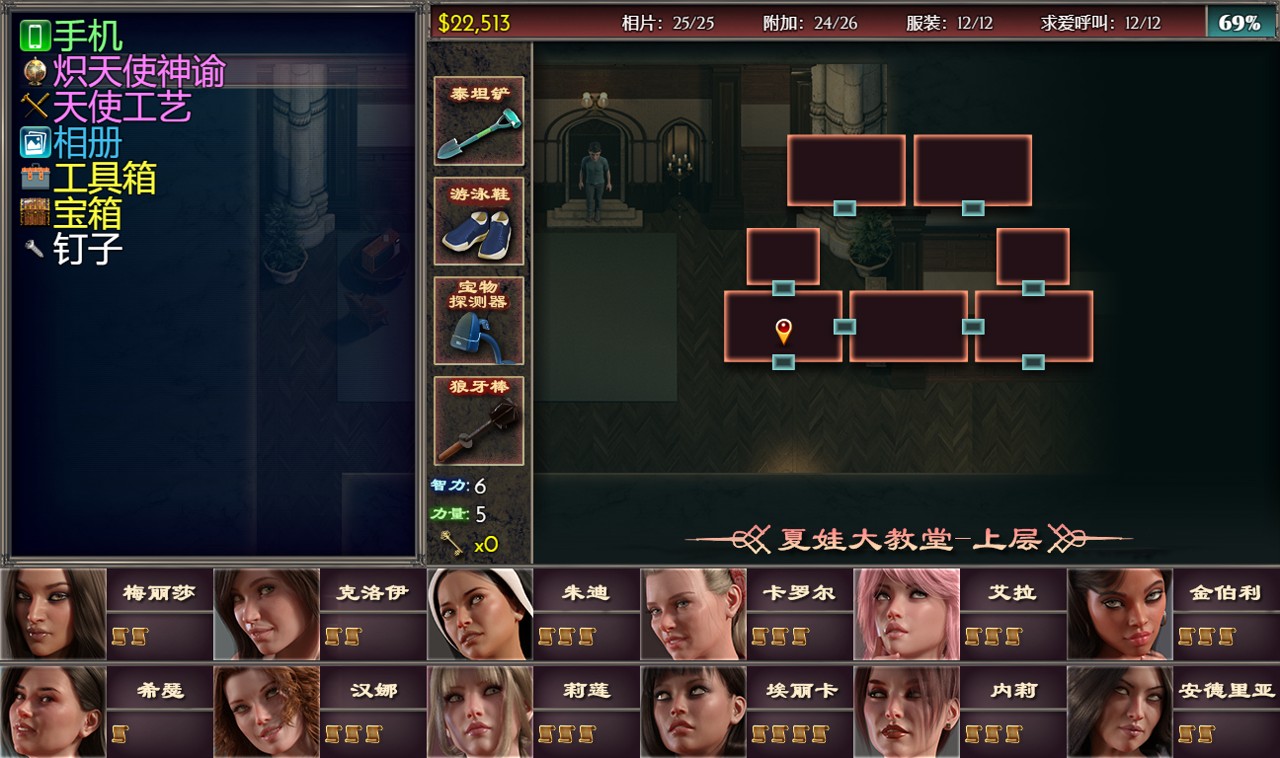
Task: Choose 艾拉 with pink hair
Action: [x=906, y=614]
